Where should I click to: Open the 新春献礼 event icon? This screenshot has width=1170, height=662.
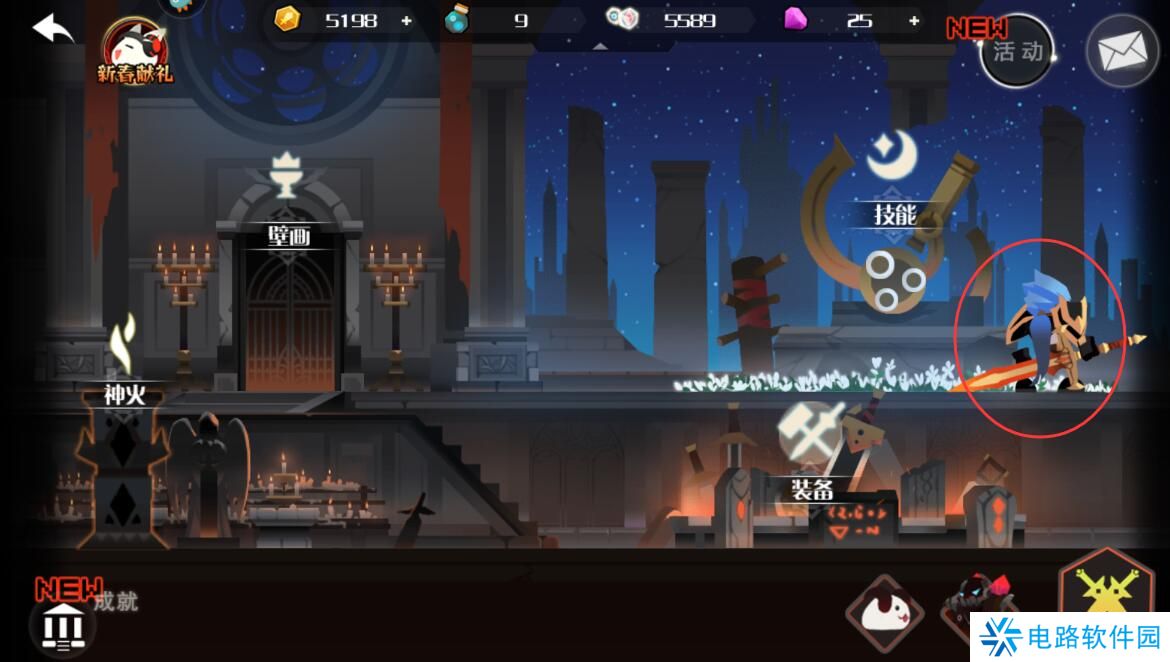(x=135, y=52)
